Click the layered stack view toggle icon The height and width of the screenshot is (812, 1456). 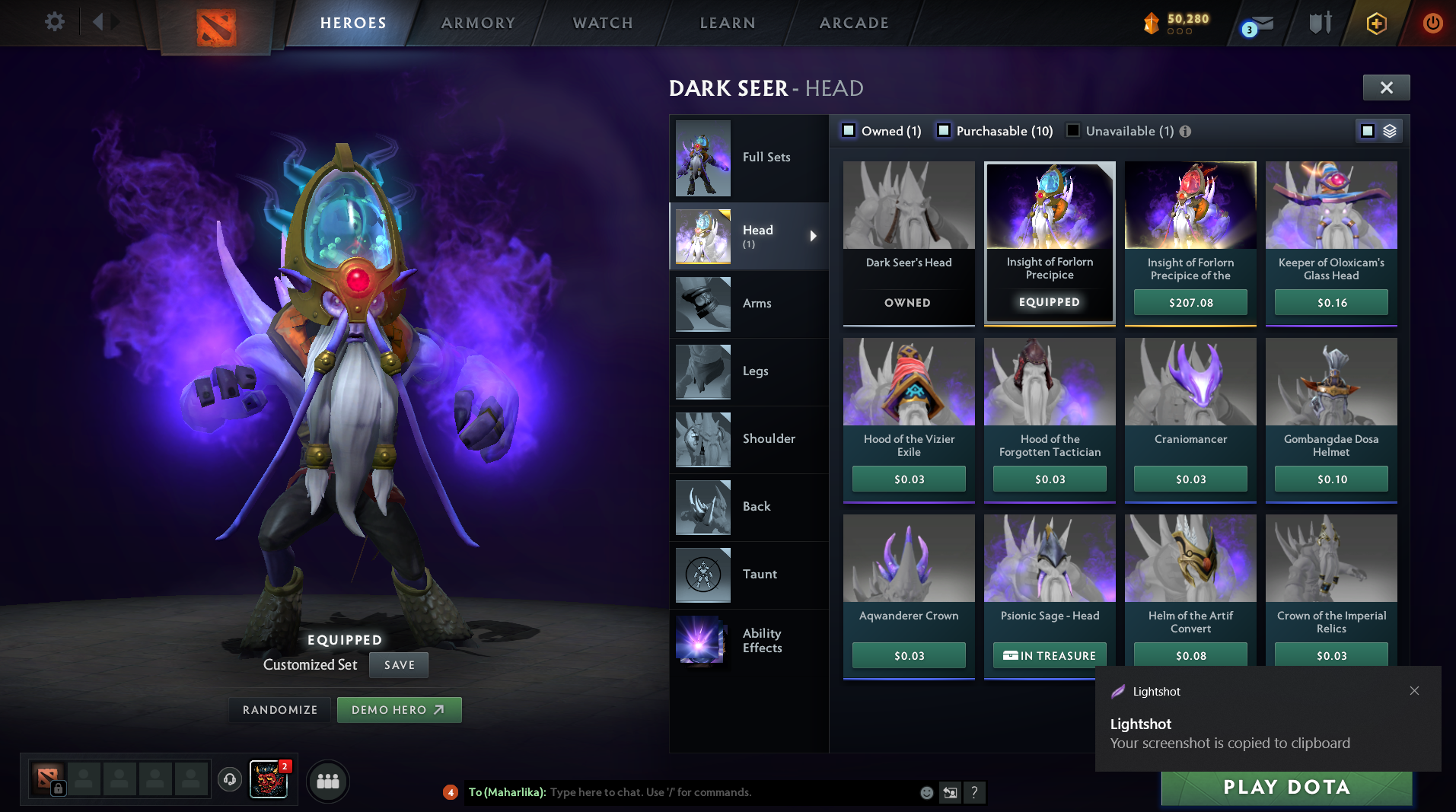[x=1390, y=131]
